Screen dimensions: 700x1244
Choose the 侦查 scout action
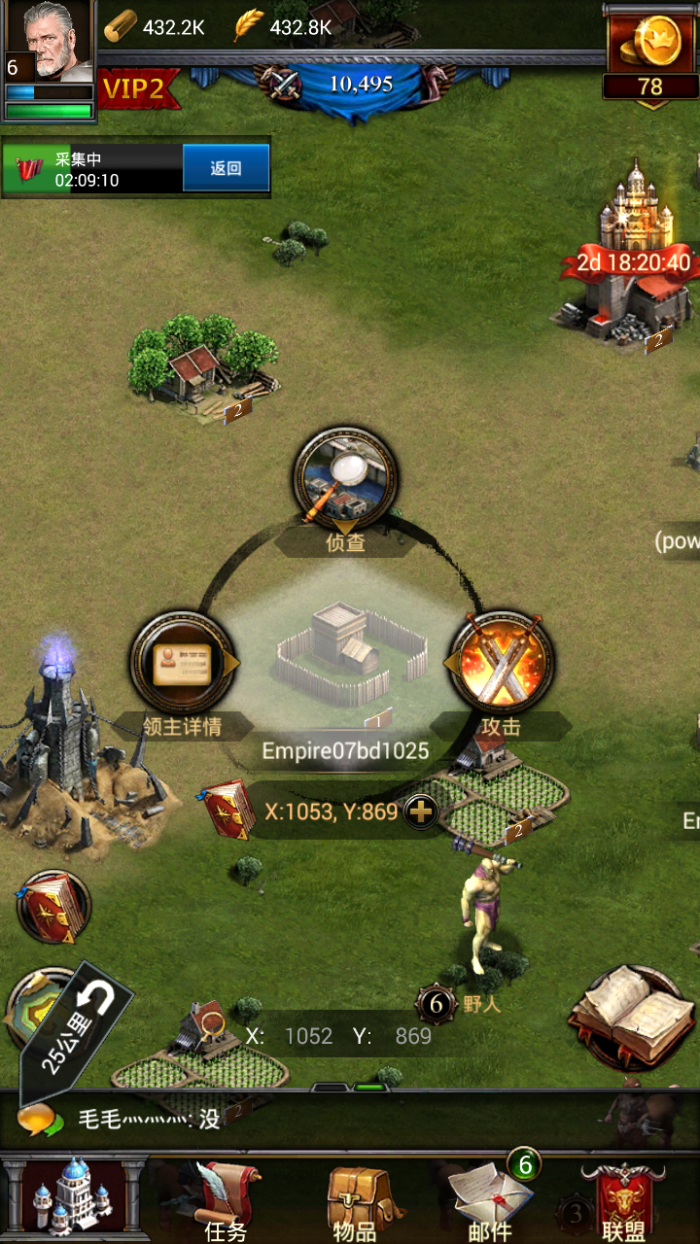click(x=345, y=479)
